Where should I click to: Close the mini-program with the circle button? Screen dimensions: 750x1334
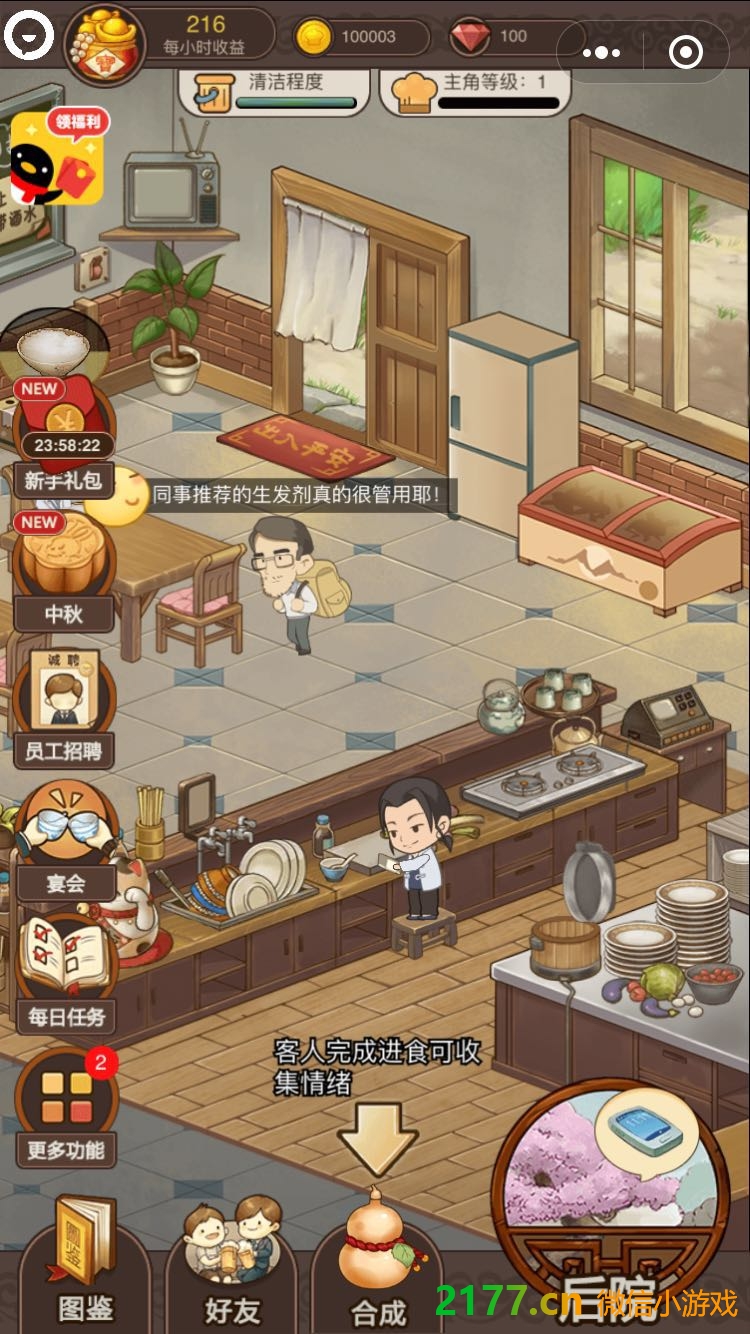[x=686, y=52]
